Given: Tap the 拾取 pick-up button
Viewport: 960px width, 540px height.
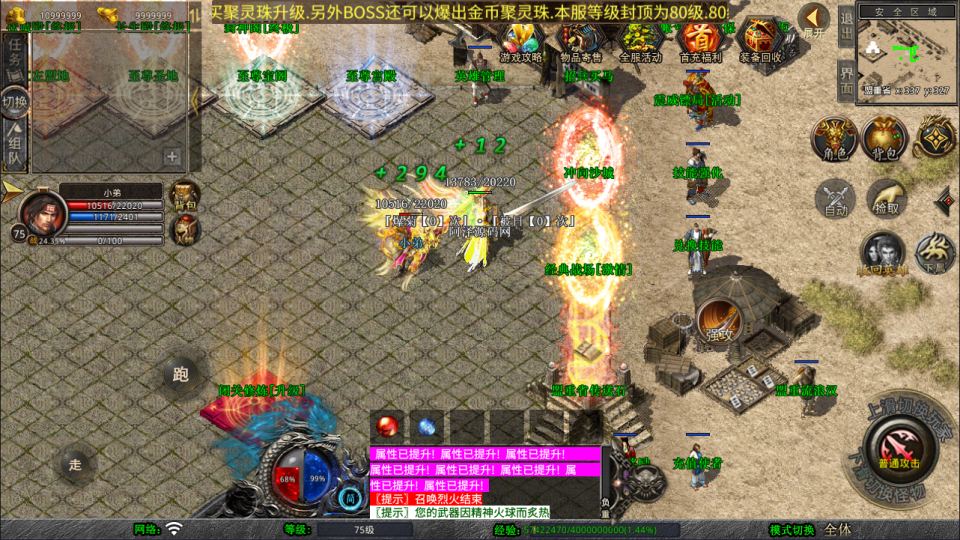Looking at the screenshot, I should pyautogui.click(x=886, y=197).
